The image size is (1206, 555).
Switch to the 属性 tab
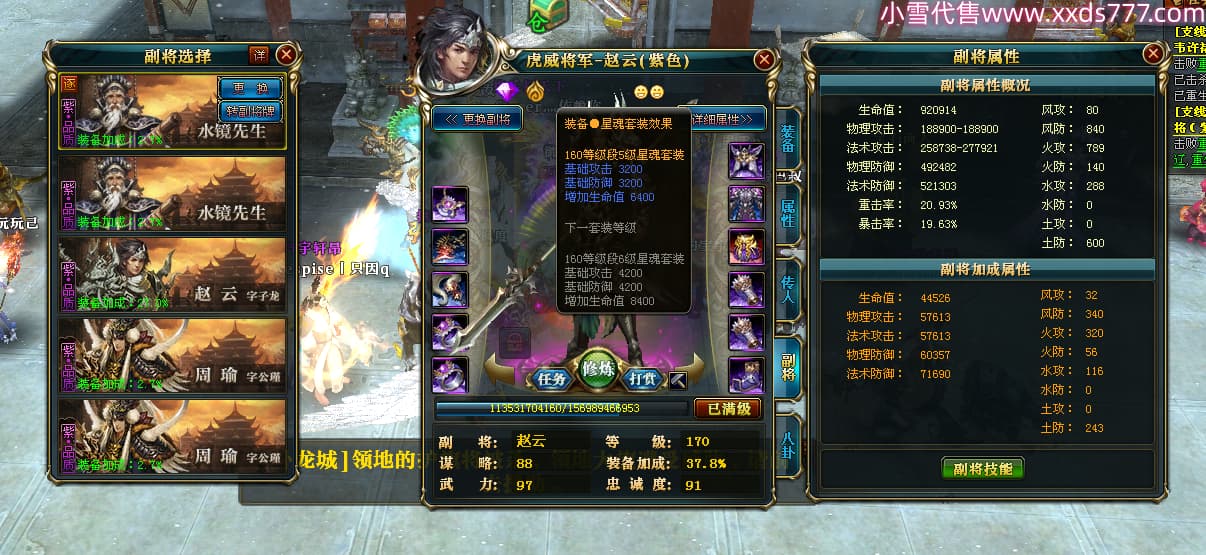(788, 212)
